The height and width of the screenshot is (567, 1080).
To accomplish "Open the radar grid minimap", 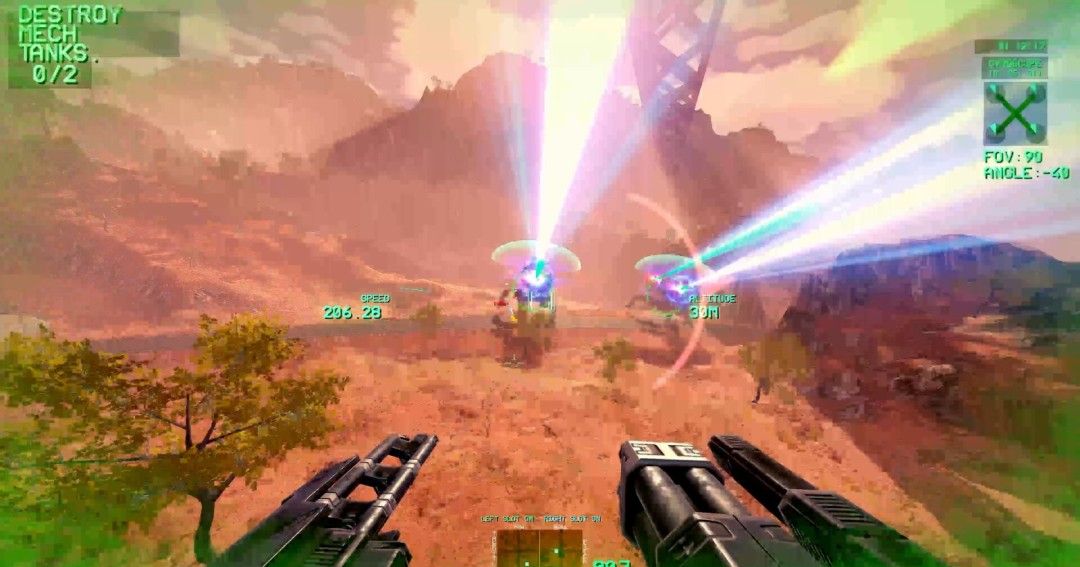I will coord(539,547).
